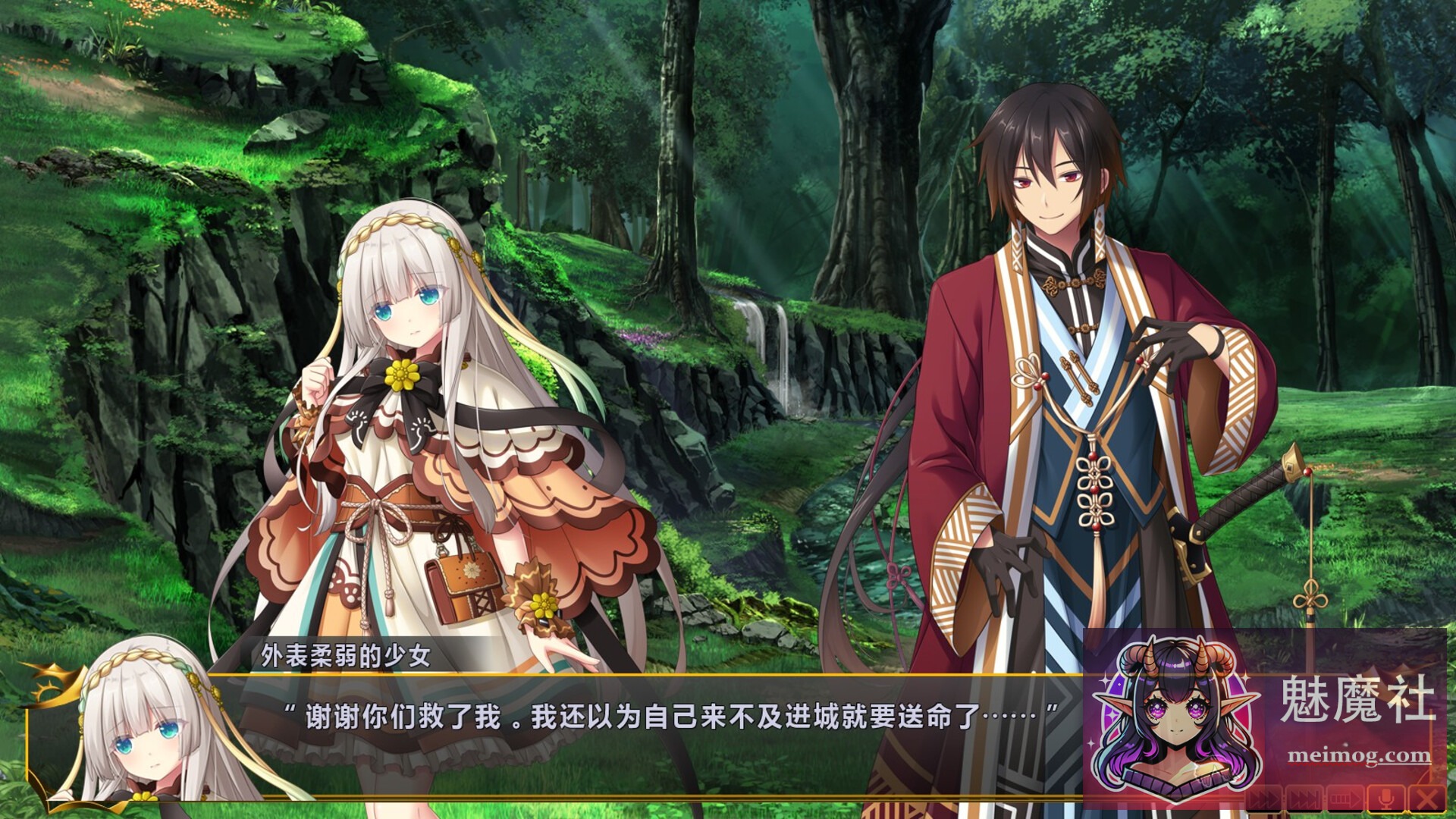Click the skip-to-next-choice icon
The image size is (1456, 819).
(1304, 796)
